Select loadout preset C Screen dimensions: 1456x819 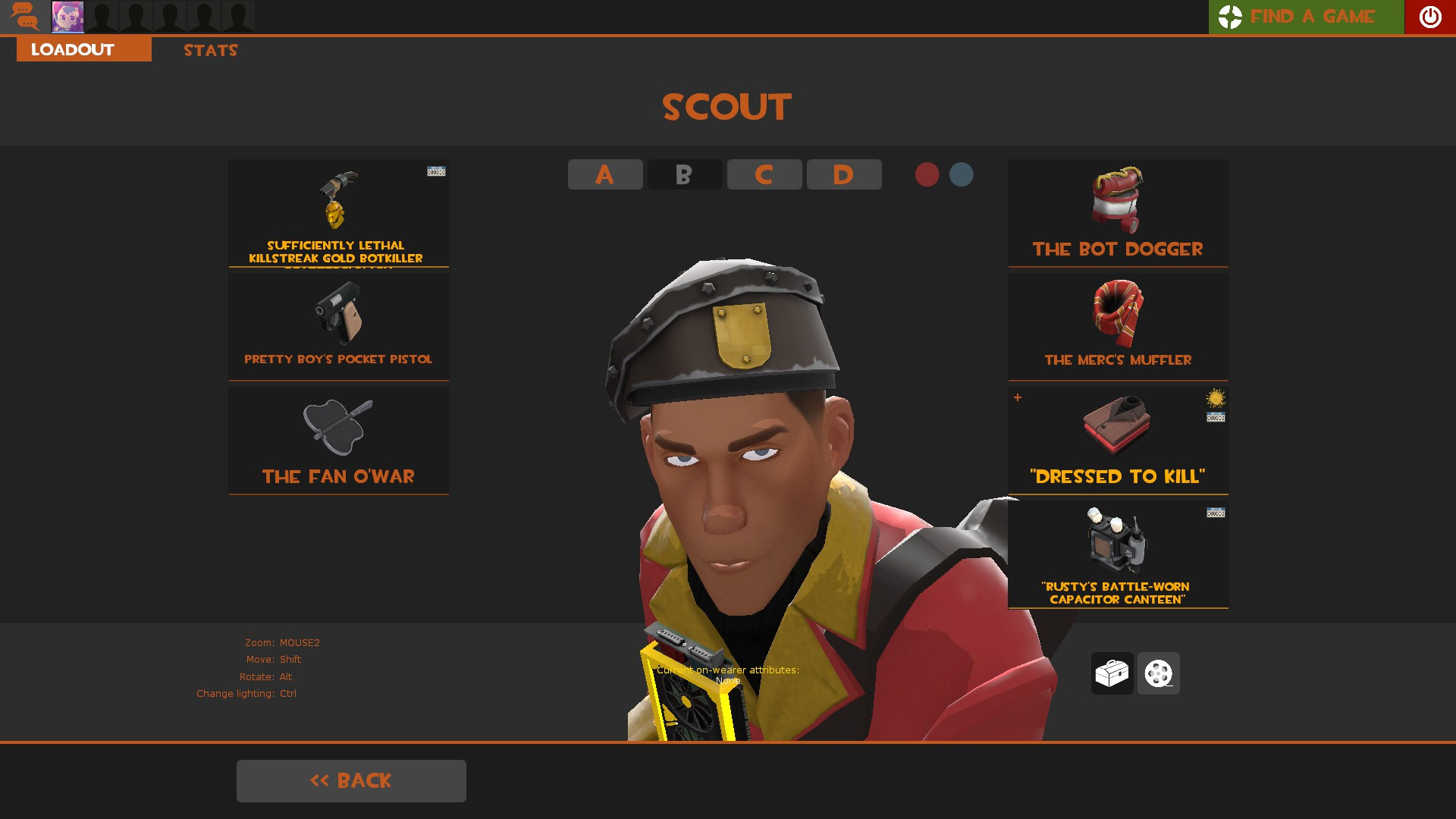coord(764,174)
